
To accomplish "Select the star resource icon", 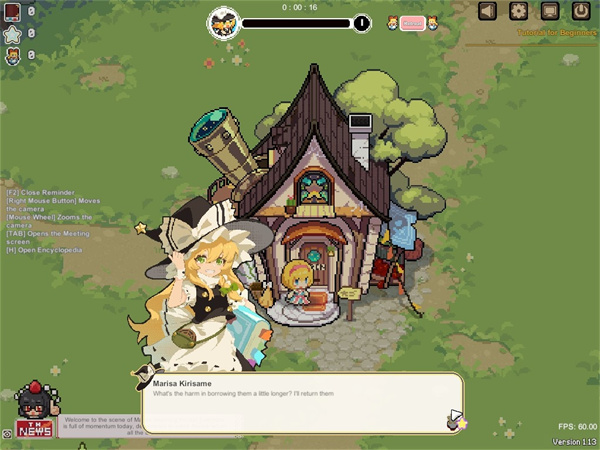I will click(x=12, y=34).
